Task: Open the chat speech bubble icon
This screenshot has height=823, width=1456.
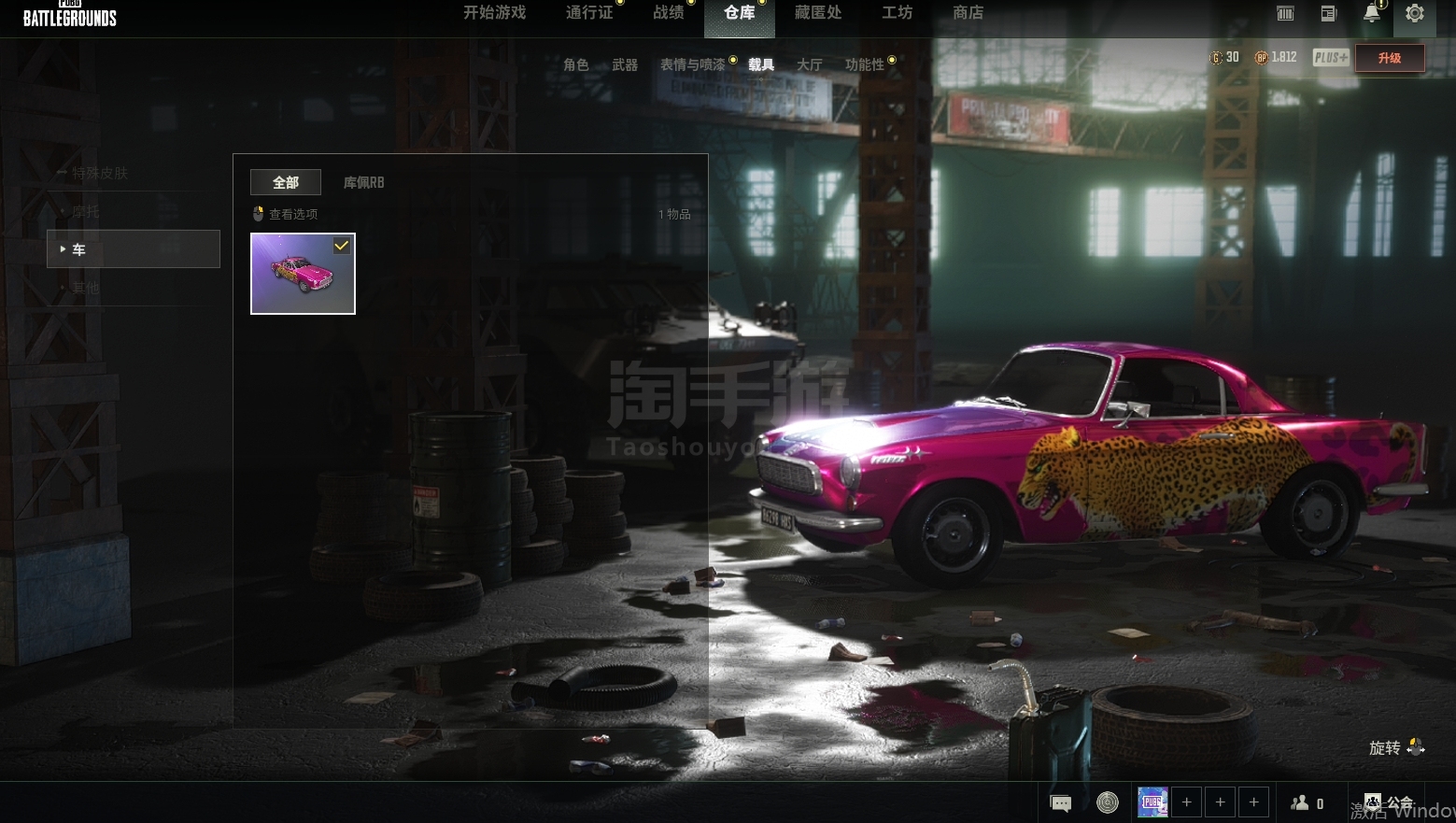Action: [x=1060, y=802]
